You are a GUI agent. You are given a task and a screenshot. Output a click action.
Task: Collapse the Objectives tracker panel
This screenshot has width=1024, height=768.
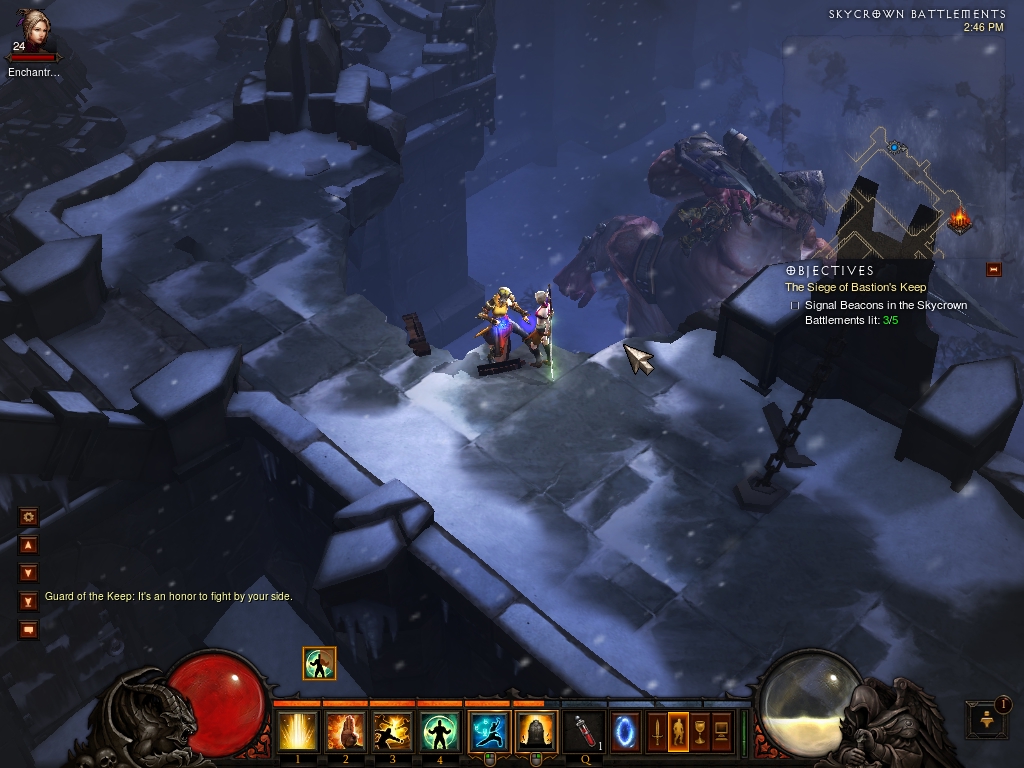pyautogui.click(x=993, y=268)
